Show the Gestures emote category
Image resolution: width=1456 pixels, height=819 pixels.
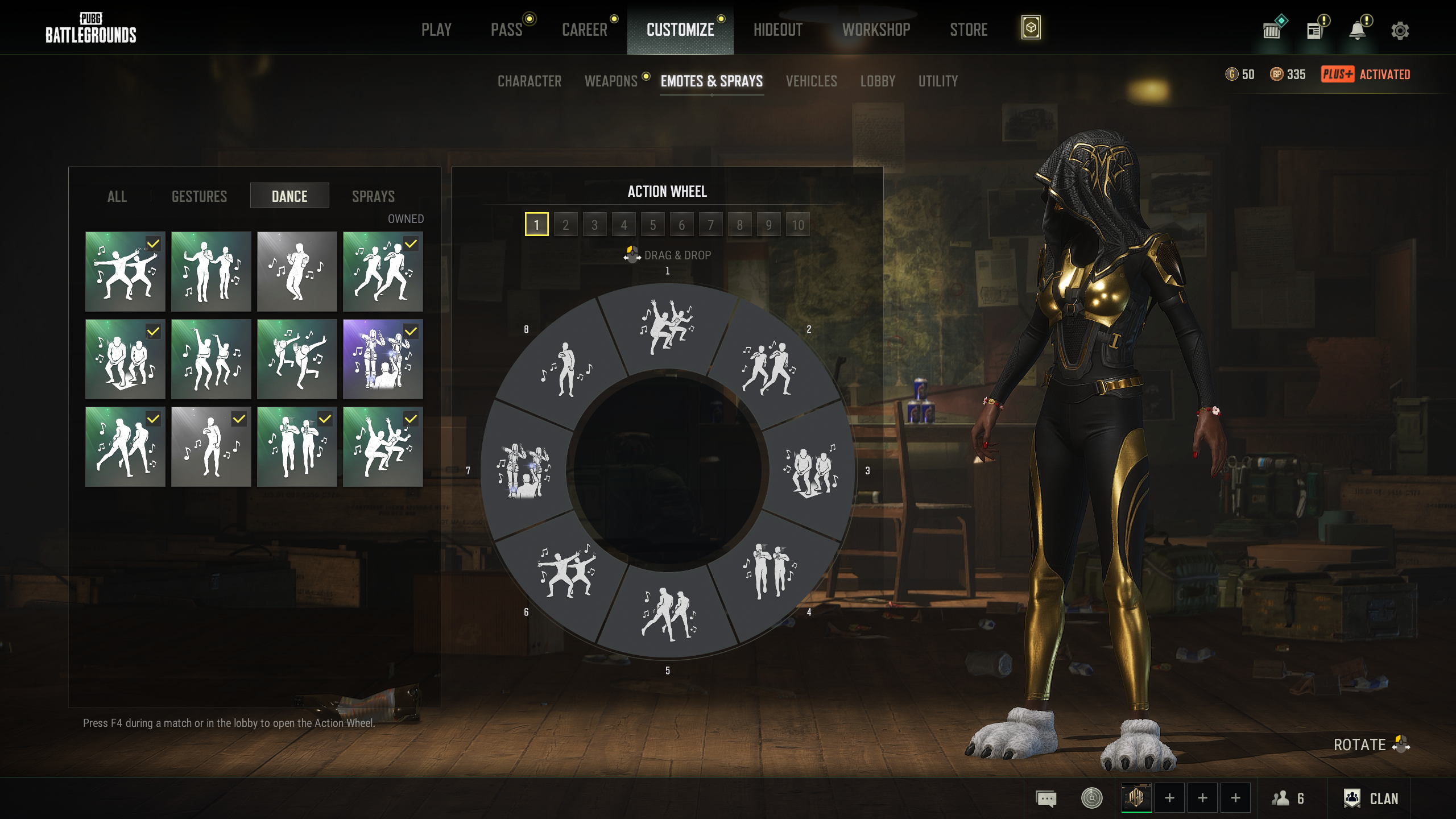pyautogui.click(x=199, y=196)
